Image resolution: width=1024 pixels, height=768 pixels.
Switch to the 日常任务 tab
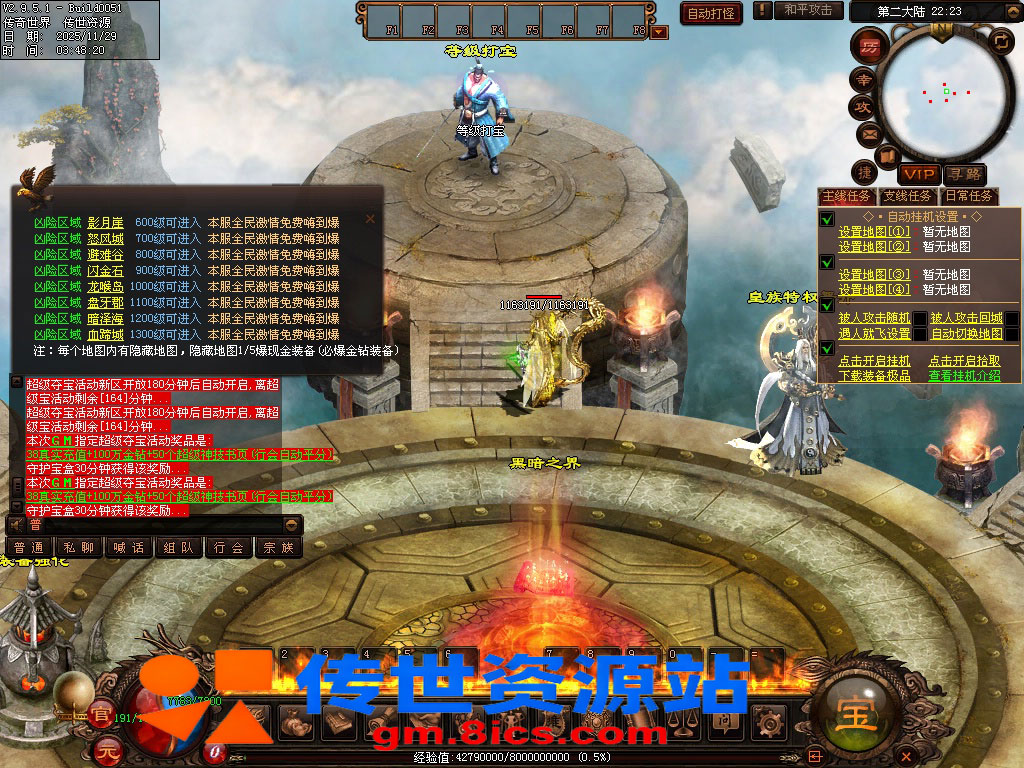coord(969,196)
